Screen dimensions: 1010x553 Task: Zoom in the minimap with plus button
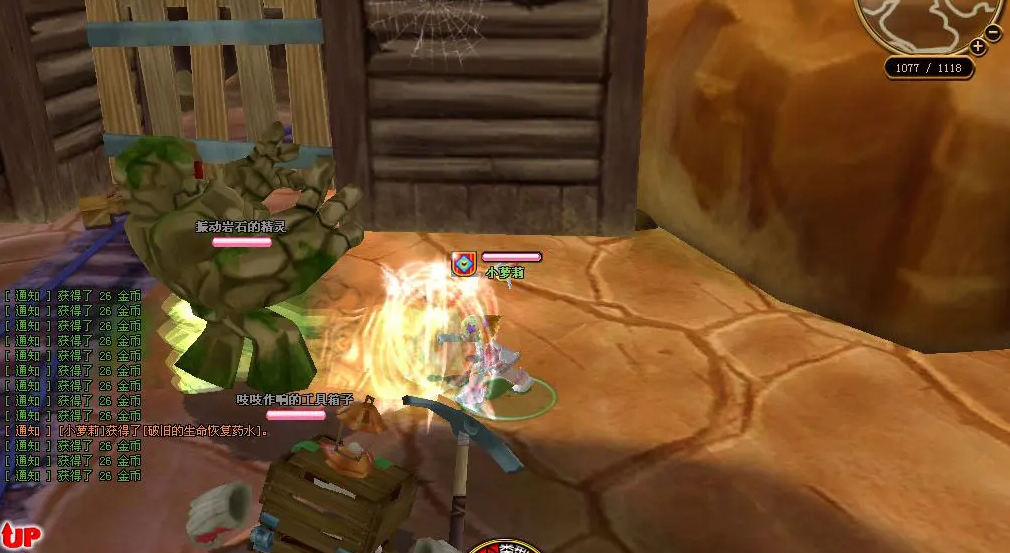(x=978, y=46)
